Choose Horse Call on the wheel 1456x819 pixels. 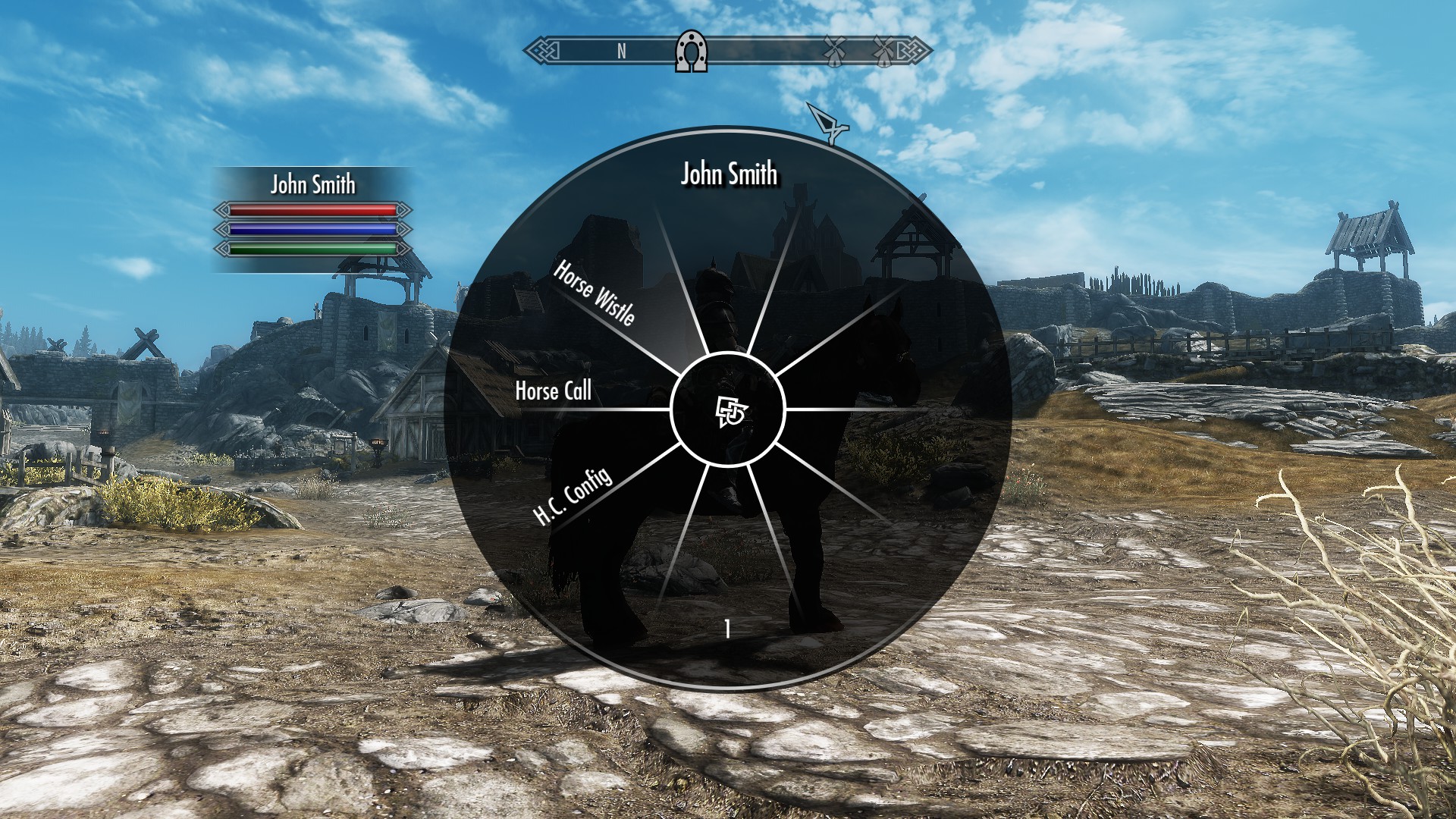[x=553, y=391]
